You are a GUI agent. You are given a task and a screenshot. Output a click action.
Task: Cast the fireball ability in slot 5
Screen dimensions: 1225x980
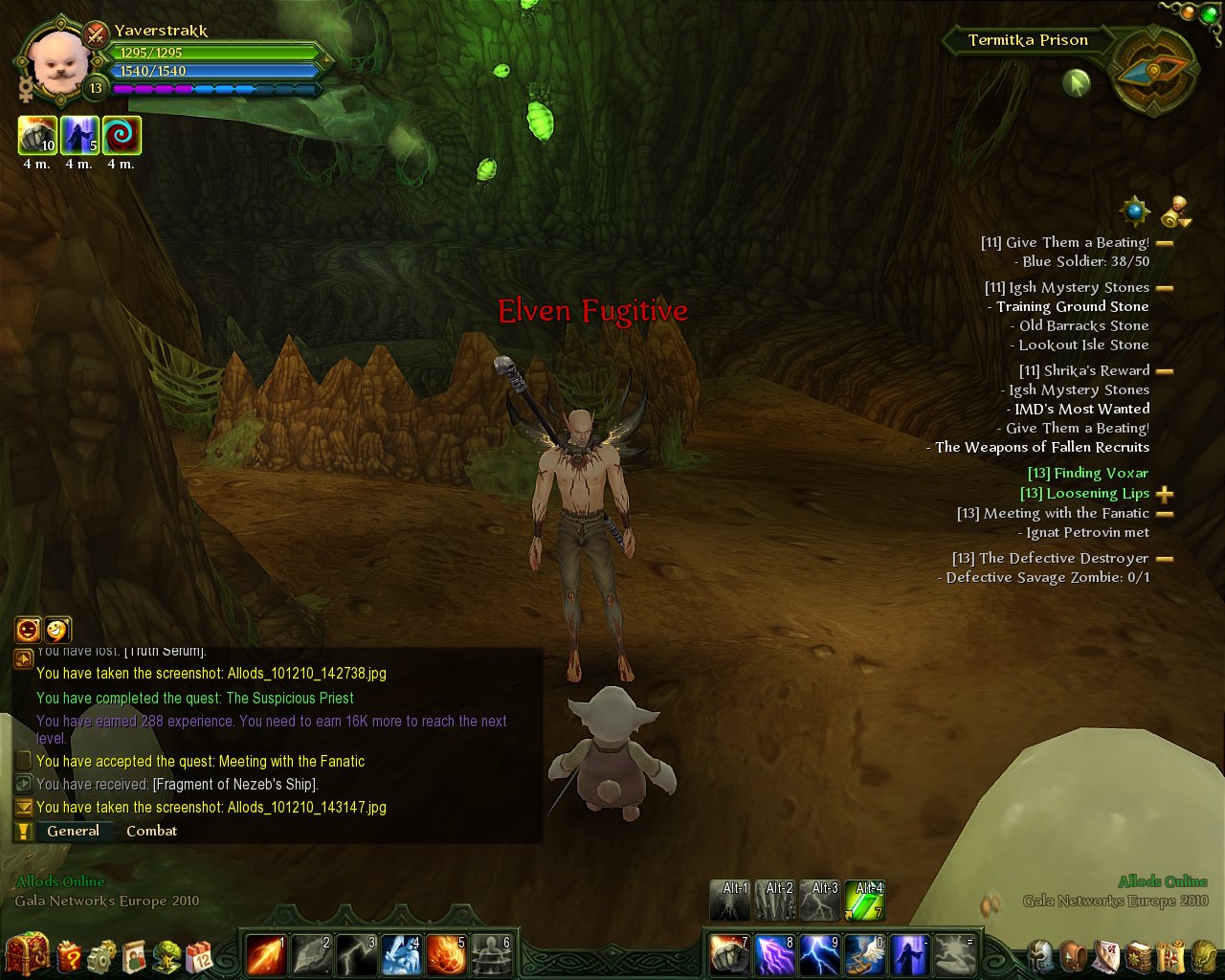[x=446, y=954]
